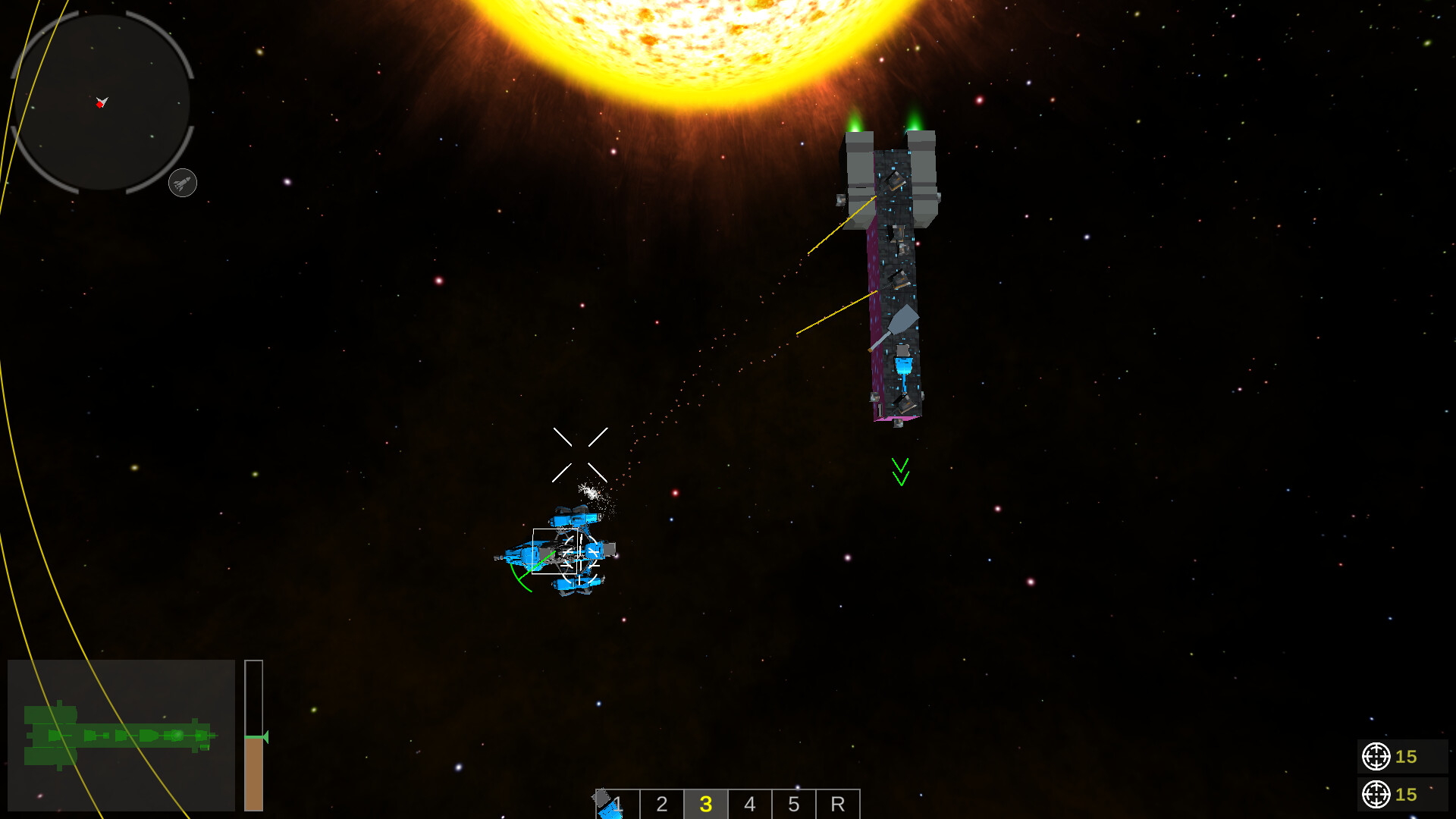Select hotbar slot 3, currently highlighted
Viewport: 1456px width, 819px height.
(705, 805)
